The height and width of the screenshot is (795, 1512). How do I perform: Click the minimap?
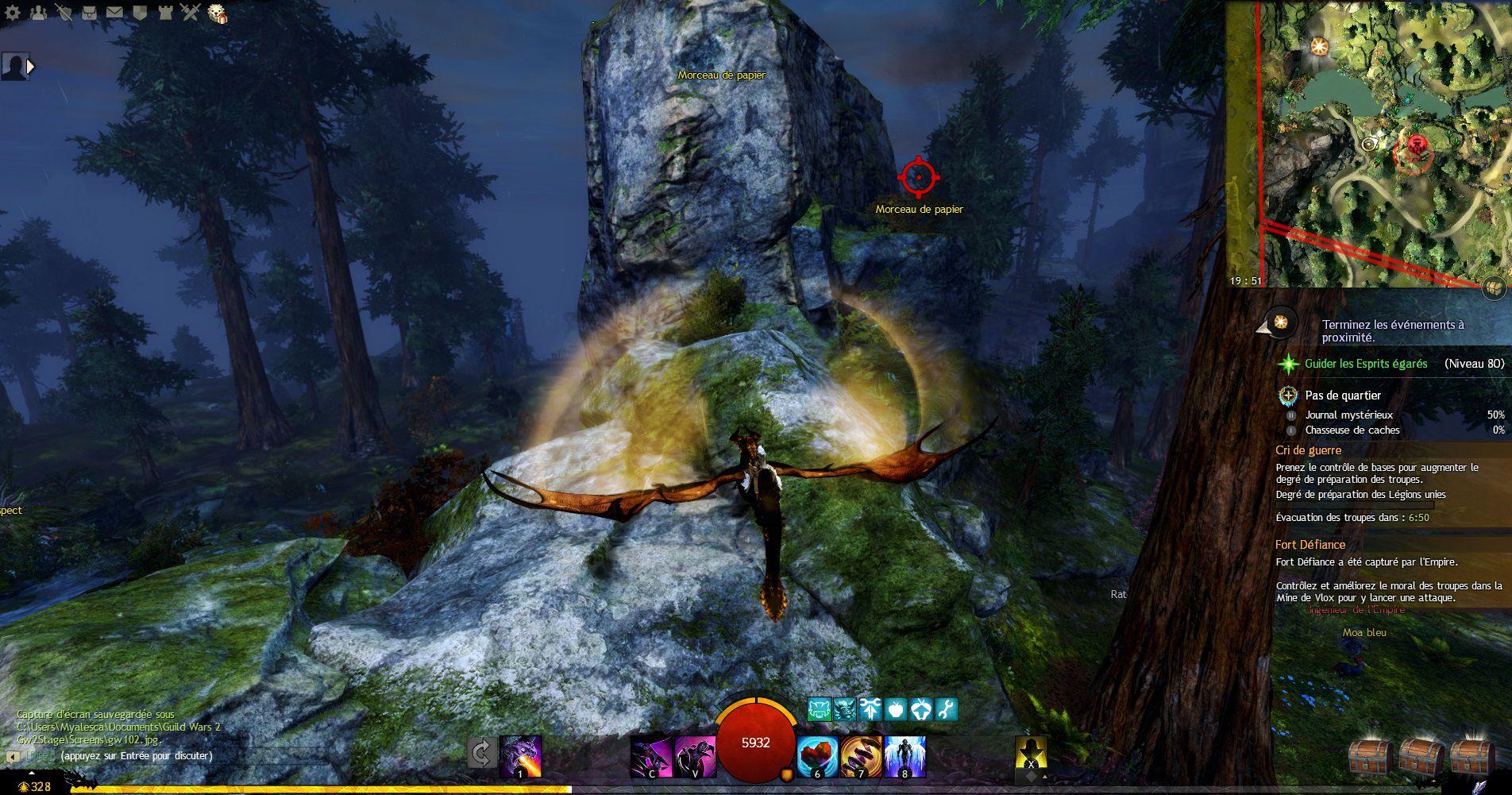(1367, 143)
